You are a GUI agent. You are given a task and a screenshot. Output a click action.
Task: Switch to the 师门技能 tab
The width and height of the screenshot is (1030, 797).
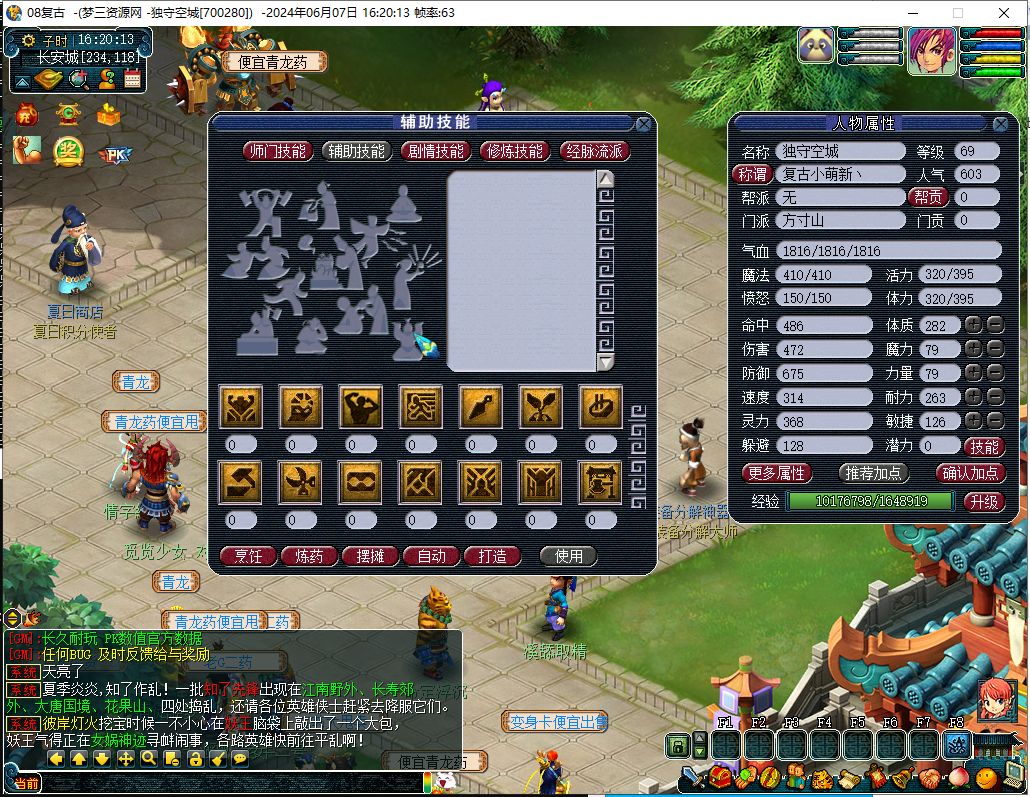(x=278, y=151)
